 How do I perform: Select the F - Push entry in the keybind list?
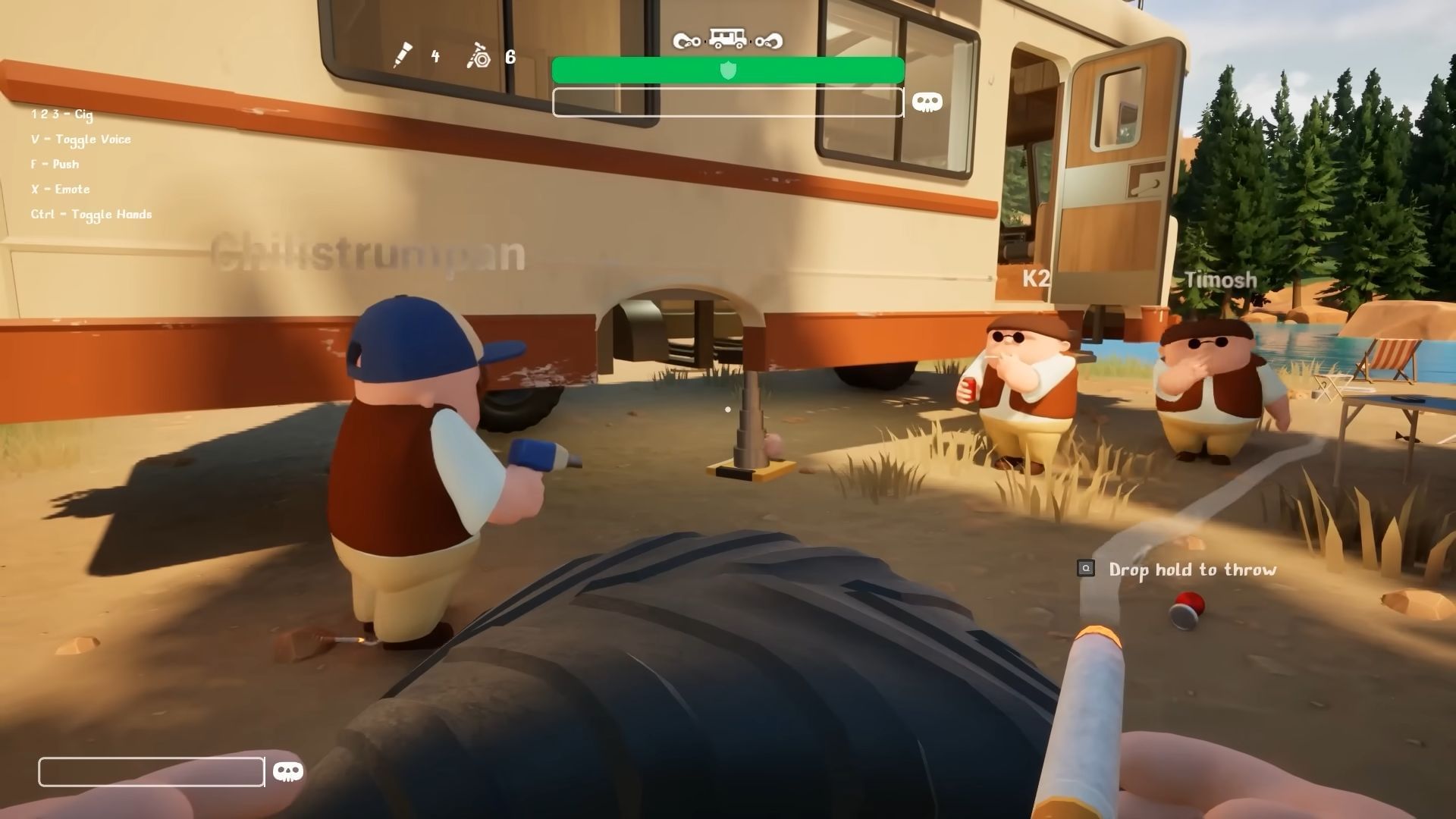click(54, 164)
